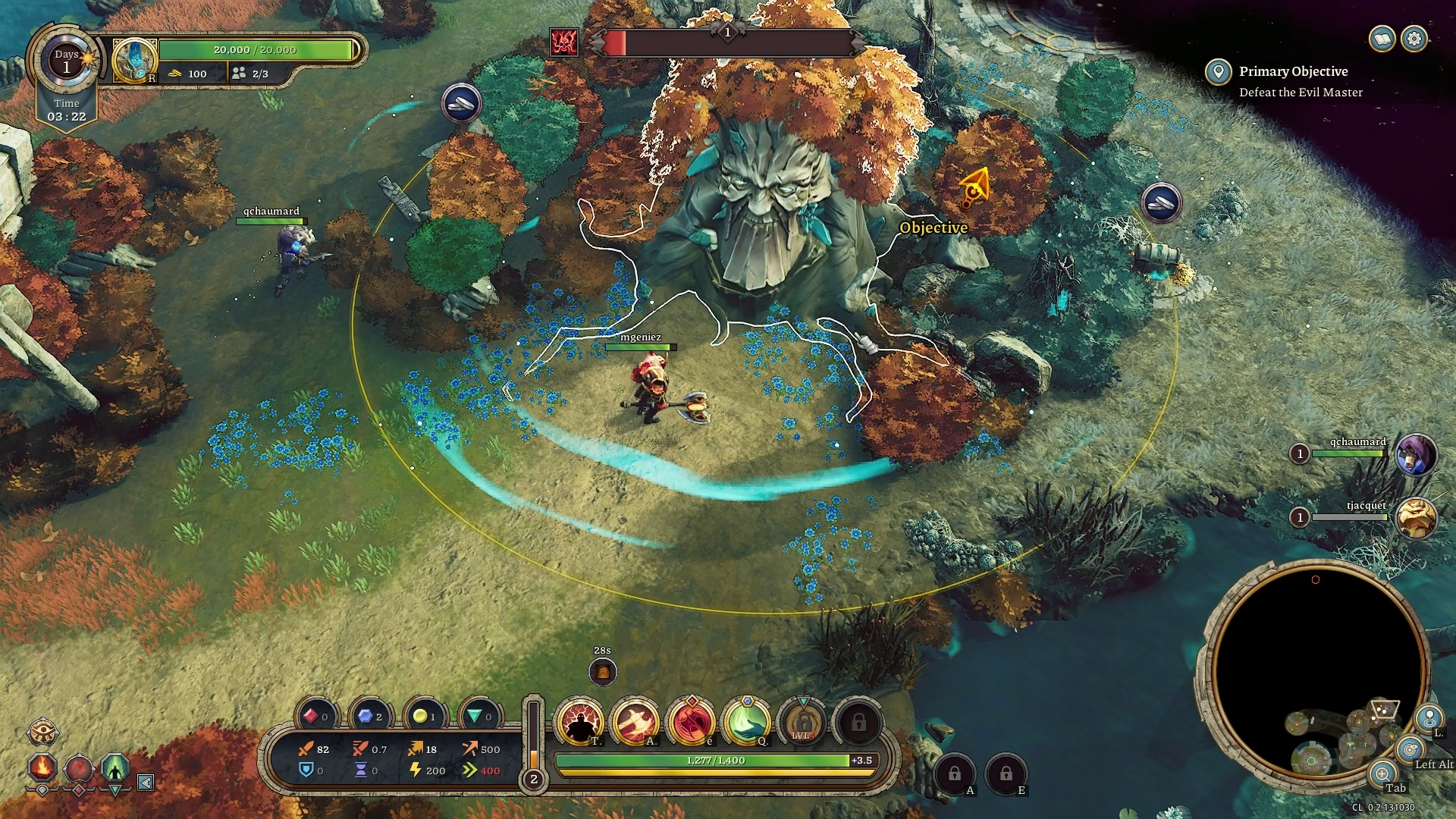Image resolution: width=1456 pixels, height=819 pixels.
Task: Toggle the minimap target tracking button
Action: coord(1410,750)
